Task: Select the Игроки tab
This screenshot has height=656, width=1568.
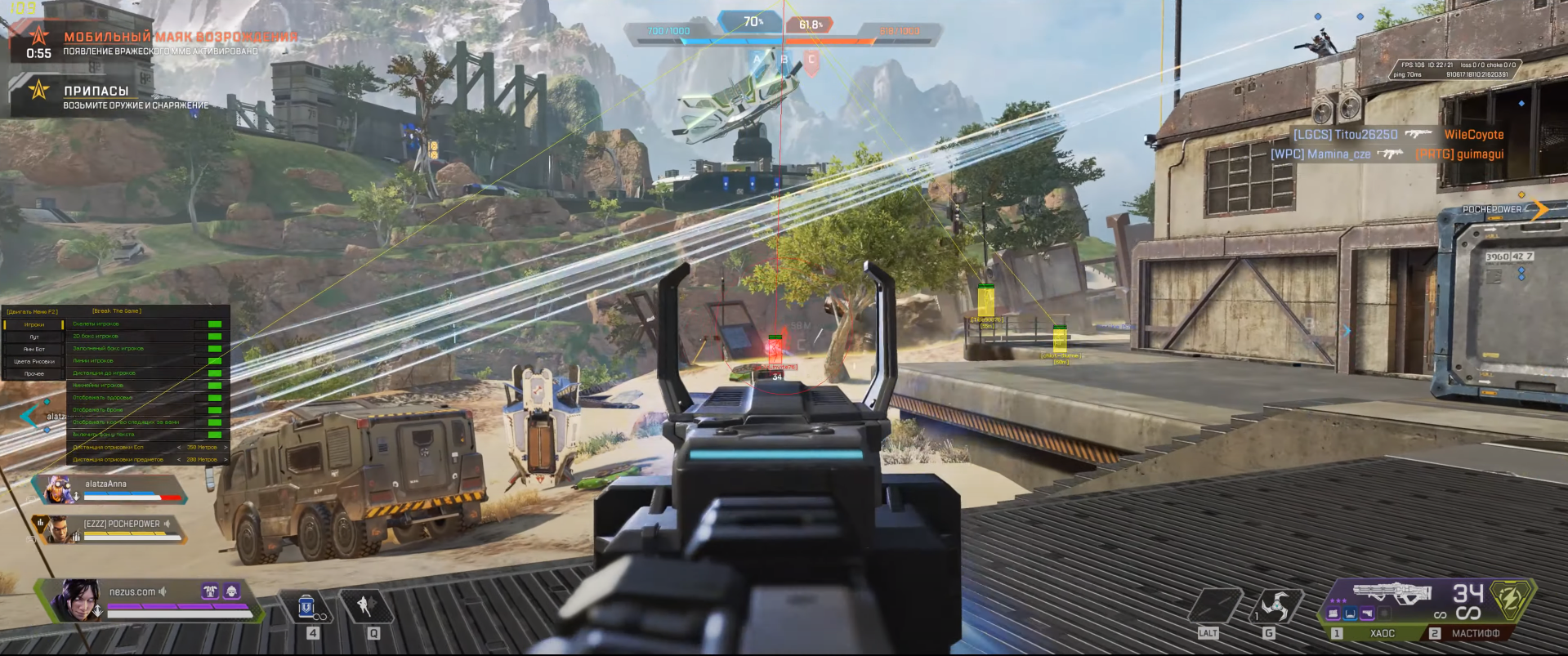Action: 34,324
